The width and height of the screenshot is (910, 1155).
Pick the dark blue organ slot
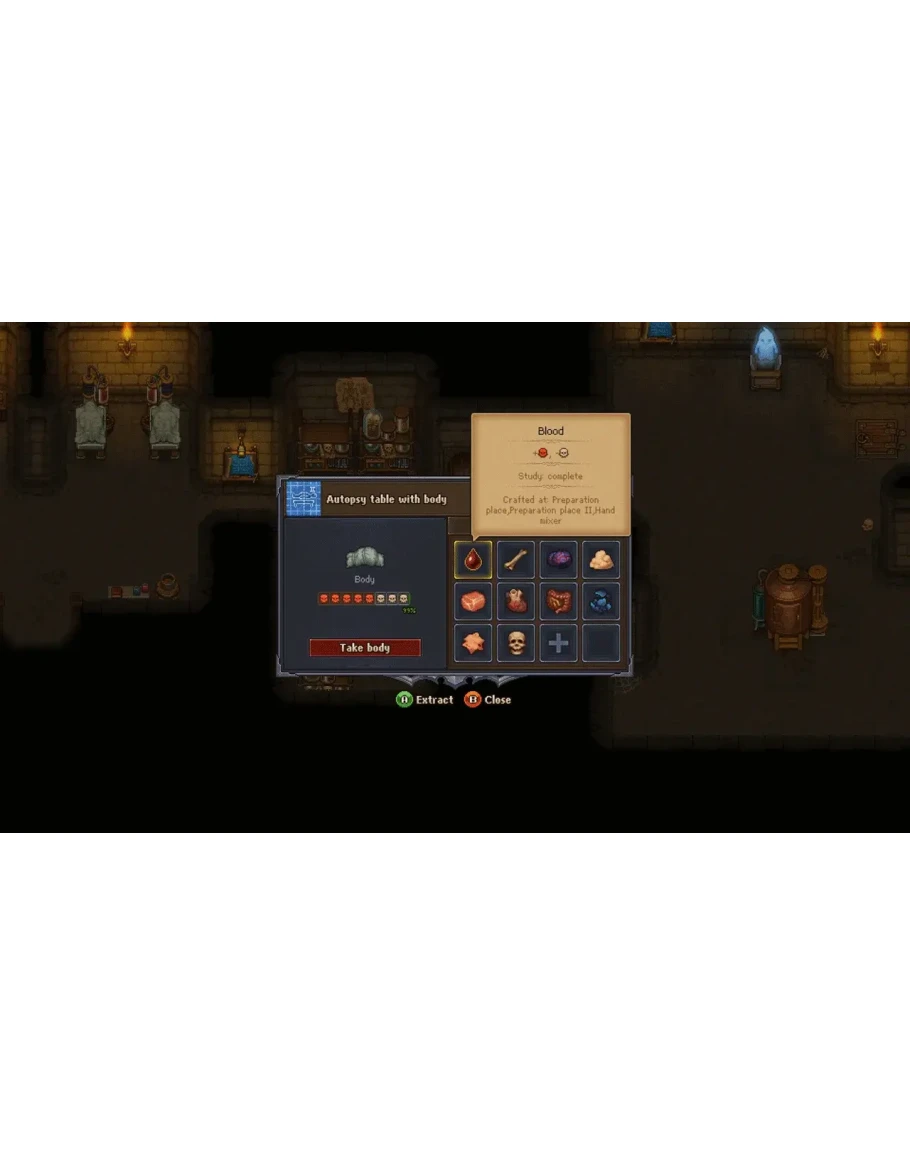601,602
